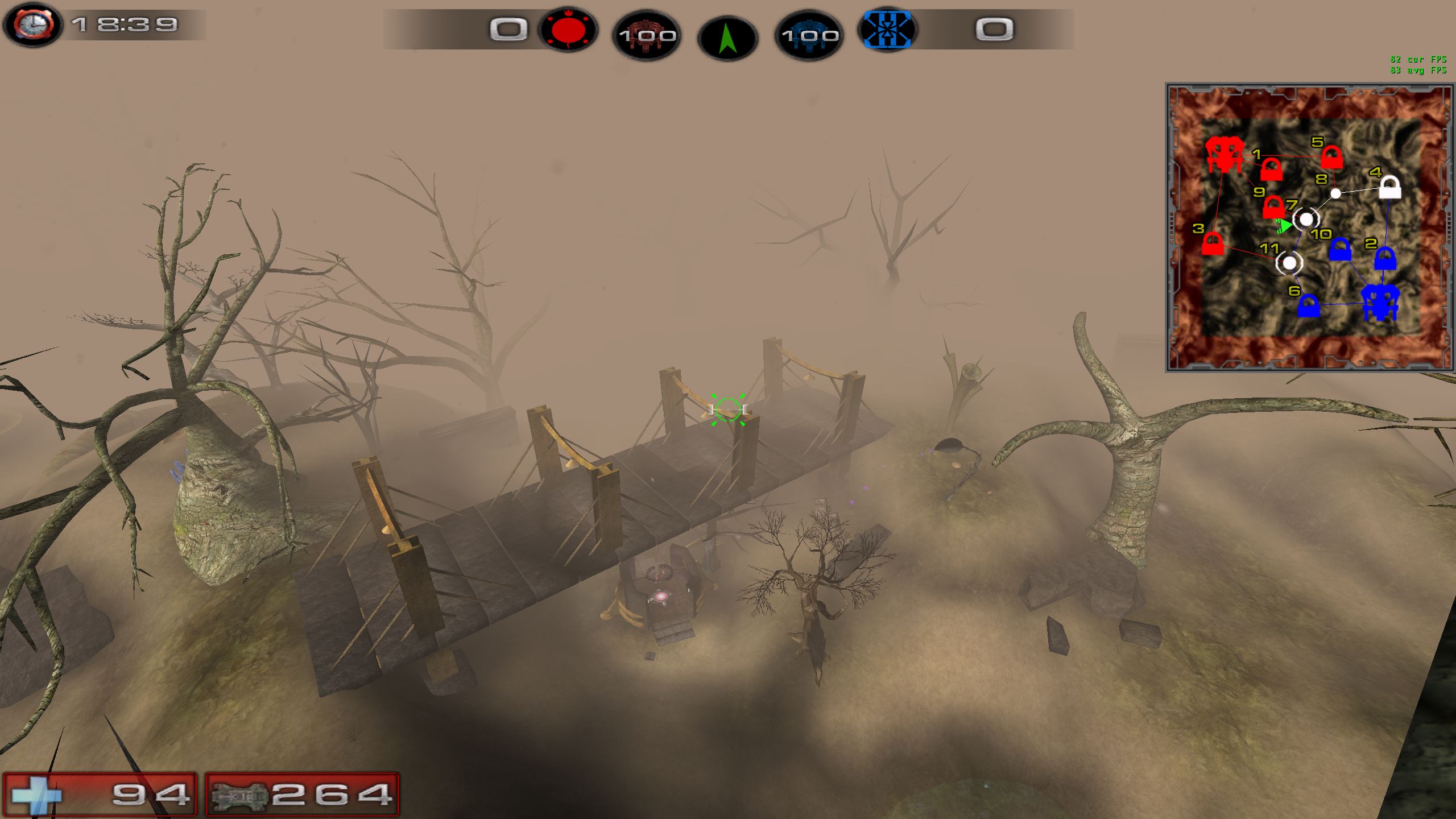The height and width of the screenshot is (819, 1456).
Task: Select the red power core on the minimap
Action: coord(1223,154)
